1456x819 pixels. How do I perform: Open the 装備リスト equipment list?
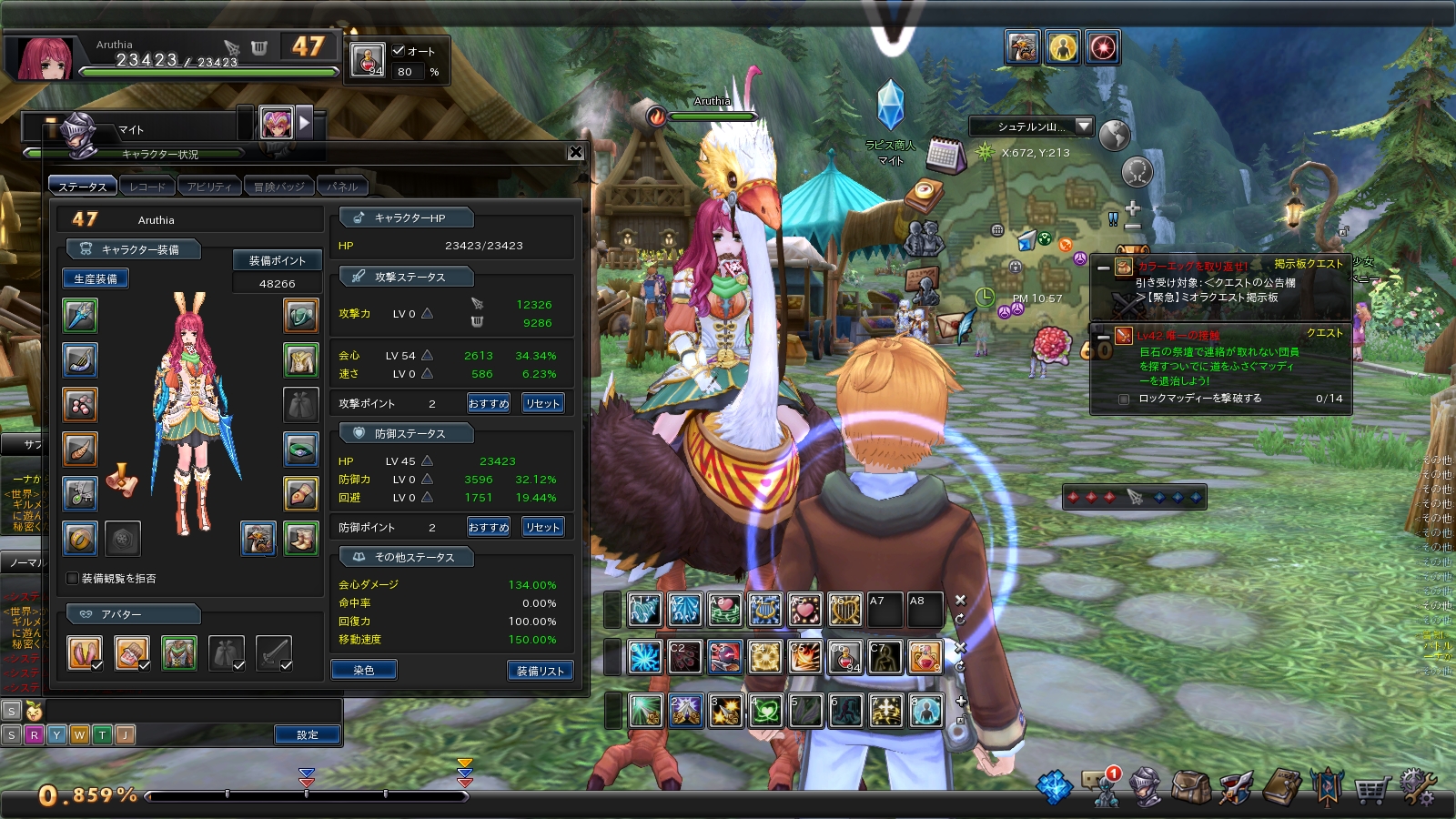pos(540,671)
